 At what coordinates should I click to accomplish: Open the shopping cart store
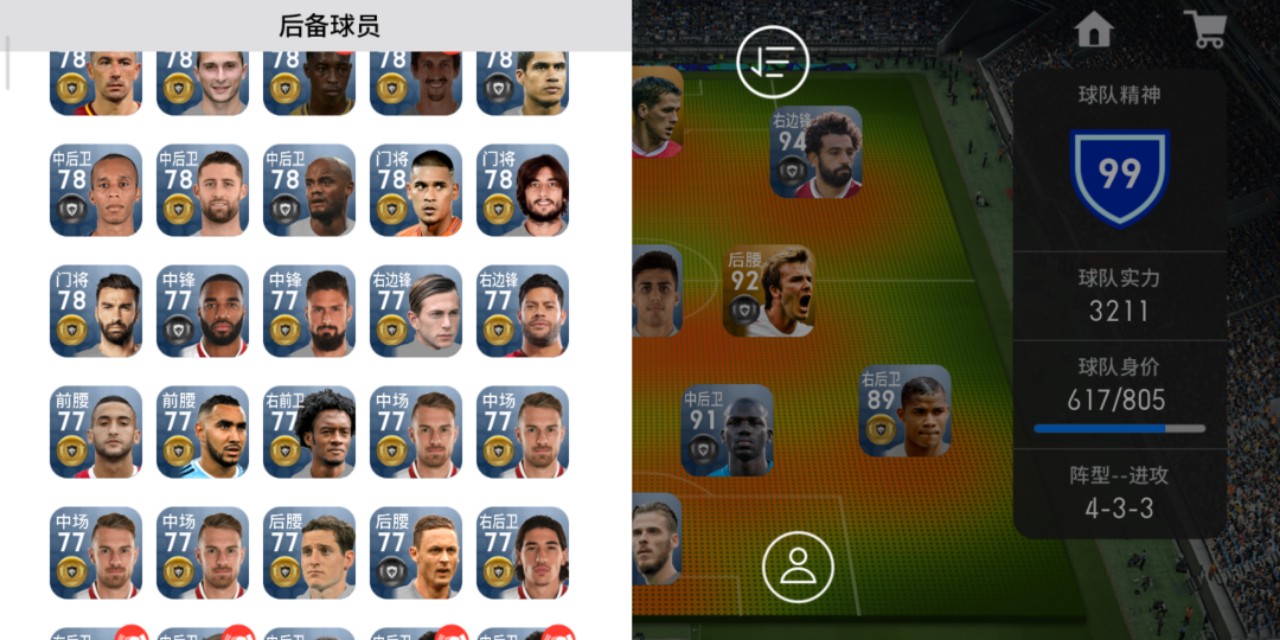pyautogui.click(x=1204, y=30)
